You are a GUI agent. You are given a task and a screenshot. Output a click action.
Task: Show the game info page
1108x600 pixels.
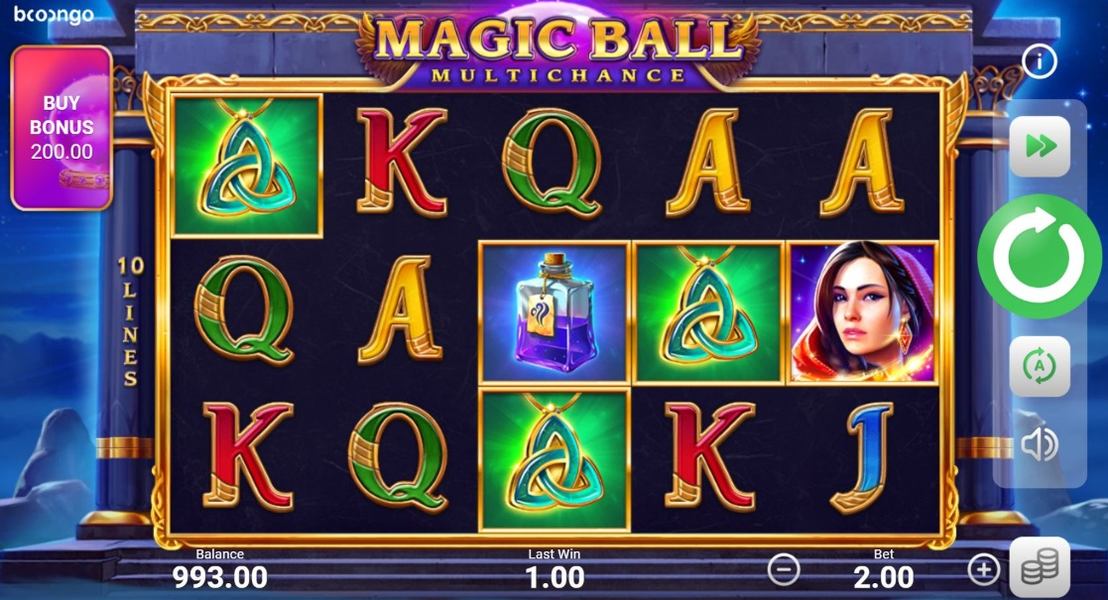(1040, 63)
